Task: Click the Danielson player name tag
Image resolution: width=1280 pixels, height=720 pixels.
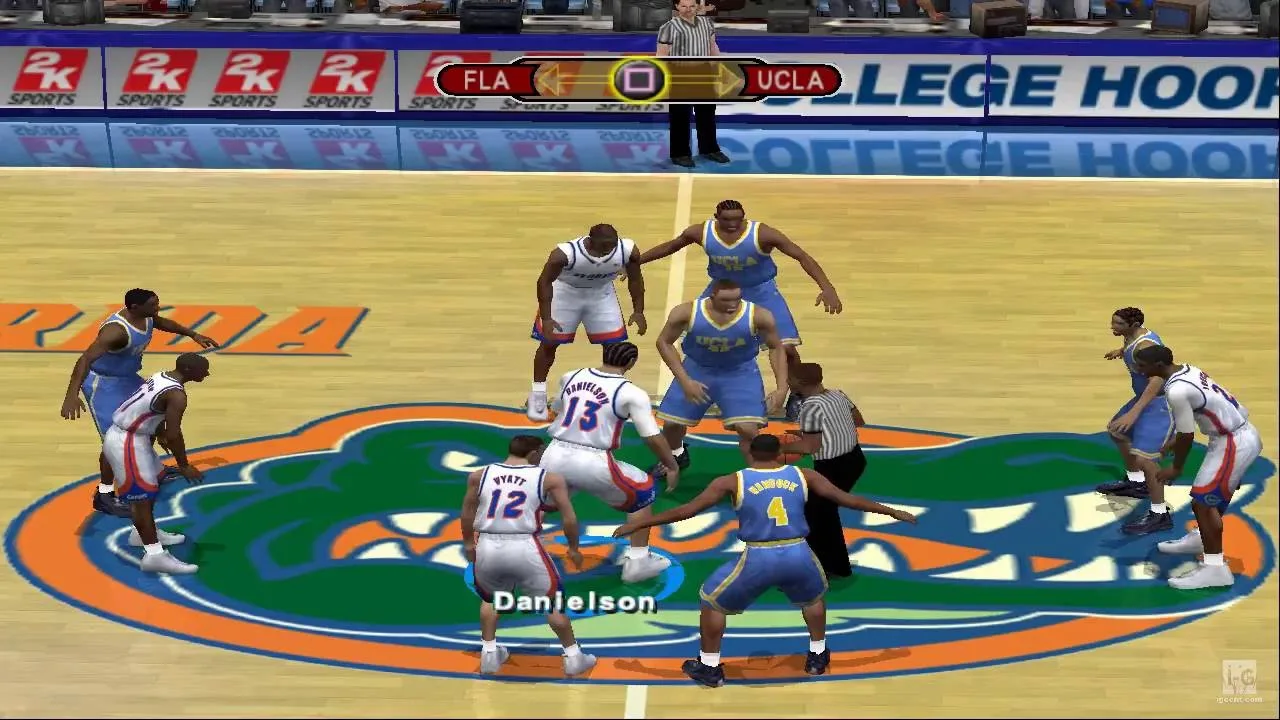Action: coord(574,602)
